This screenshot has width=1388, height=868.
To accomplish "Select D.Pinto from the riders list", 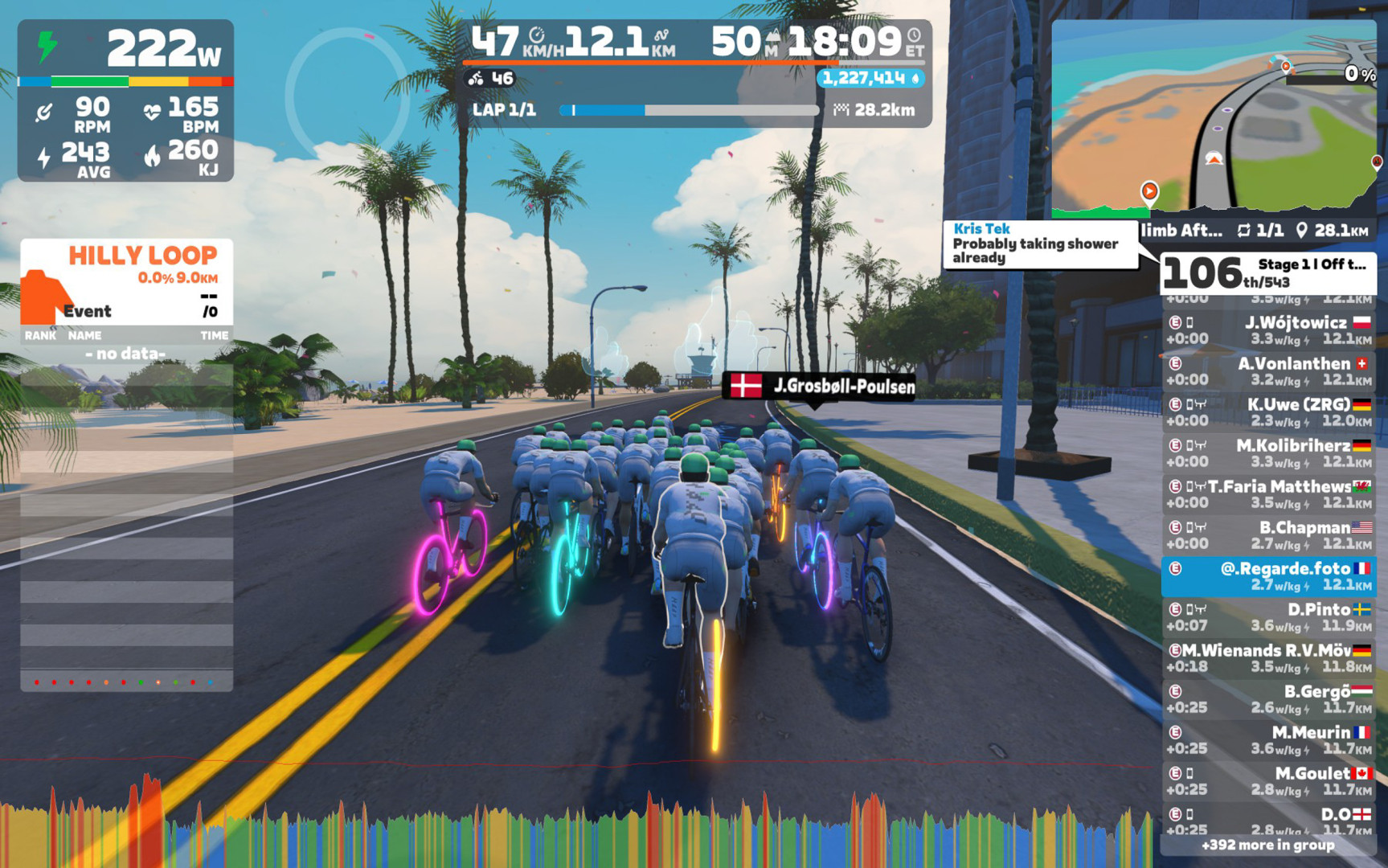I will 1268,617.
